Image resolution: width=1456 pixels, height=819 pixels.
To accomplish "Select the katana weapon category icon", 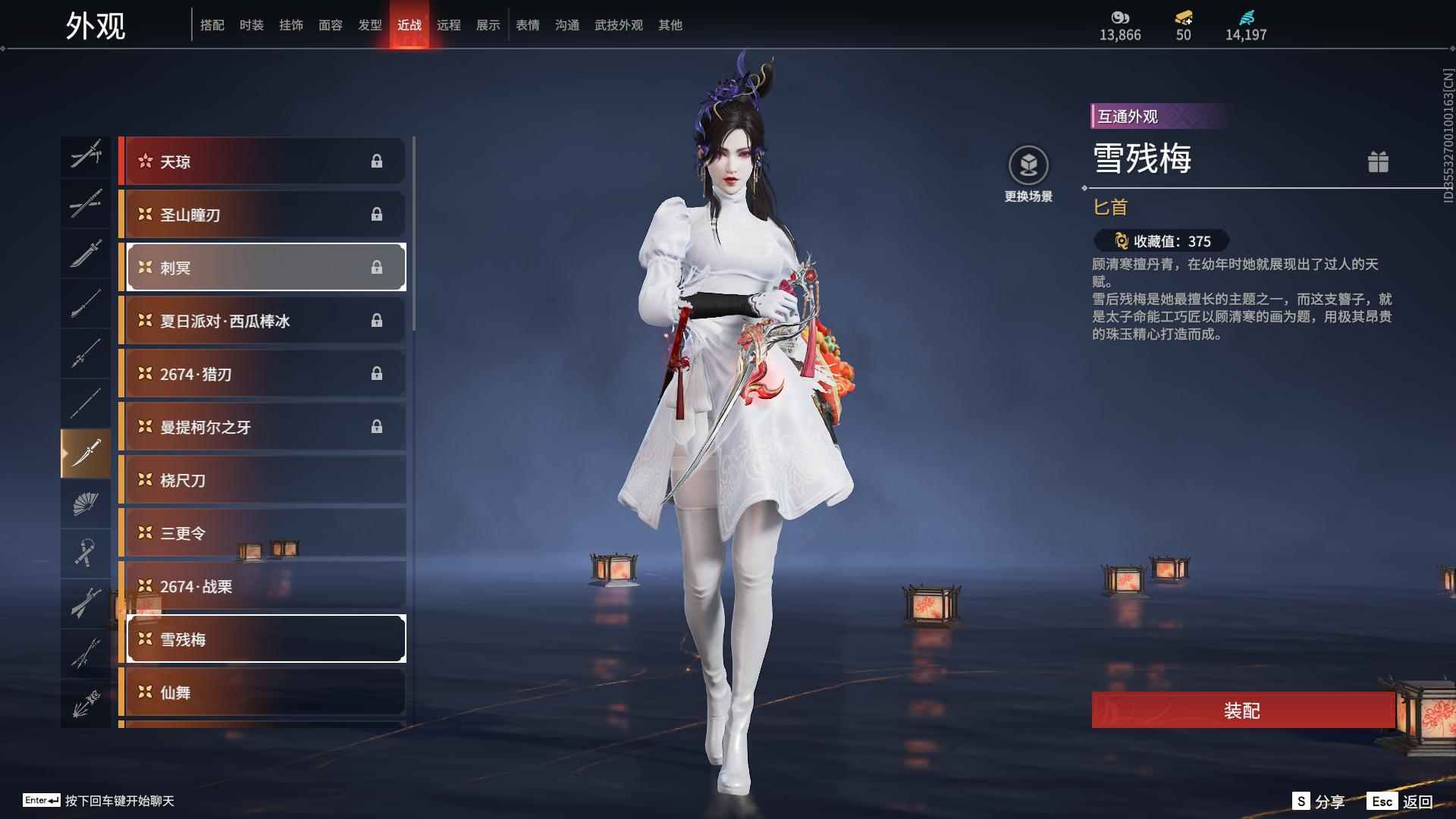I will coord(86,205).
